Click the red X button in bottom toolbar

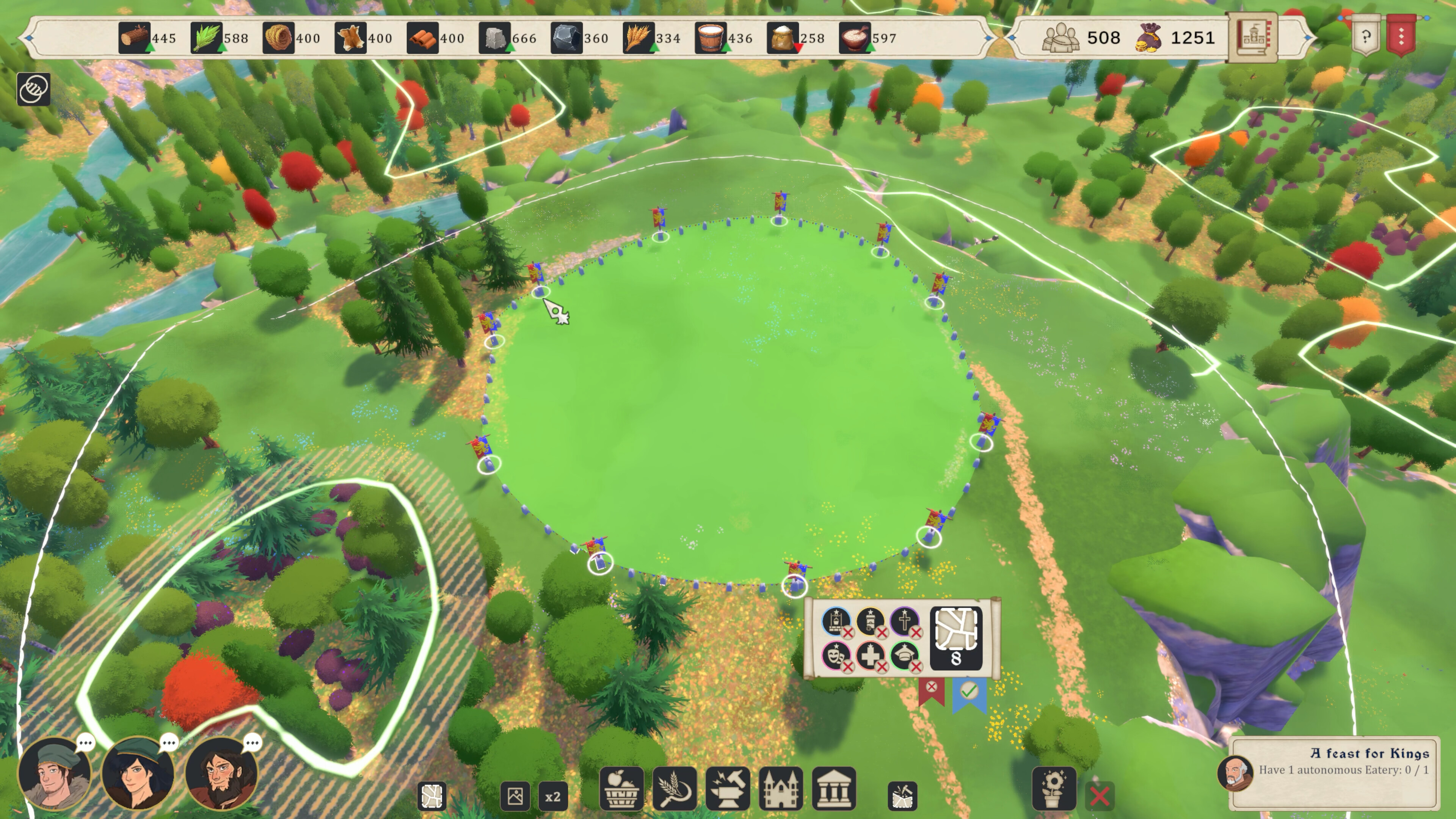click(x=1099, y=796)
